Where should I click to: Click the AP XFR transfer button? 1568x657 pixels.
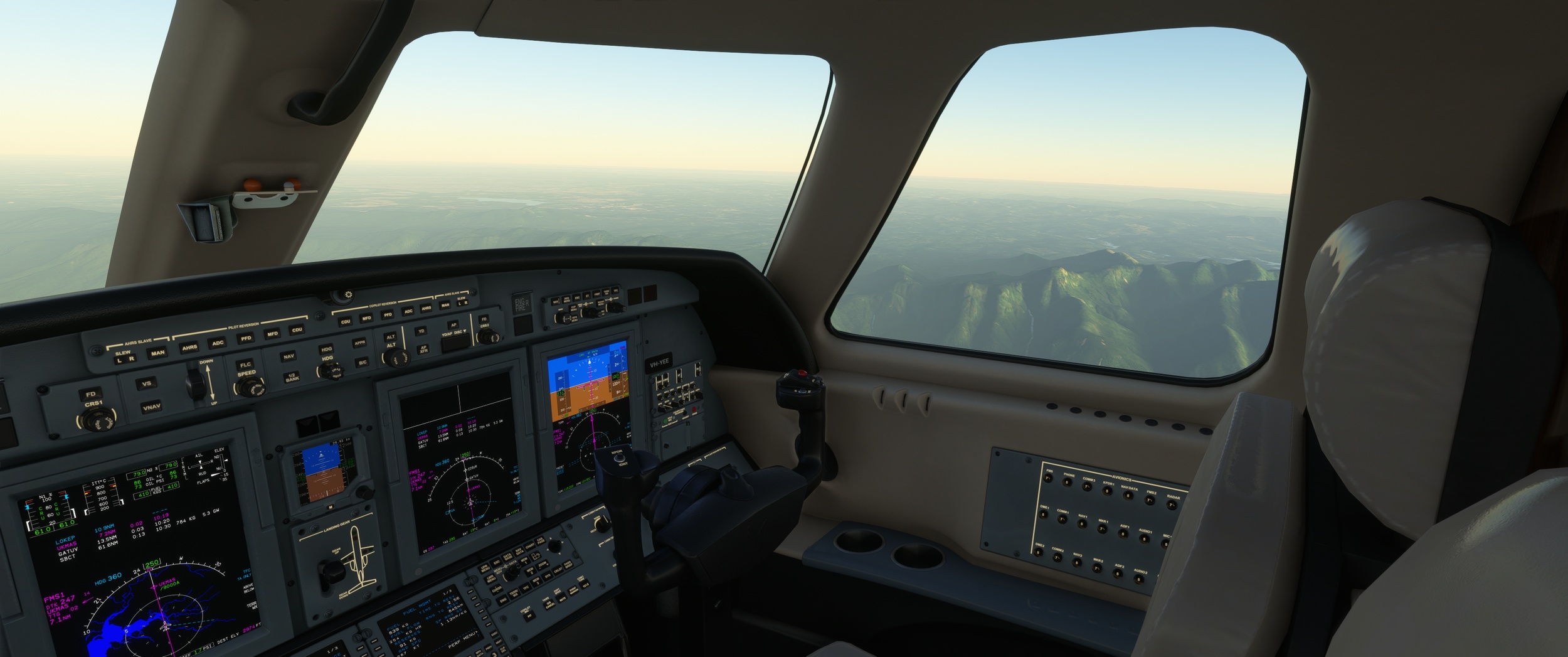click(423, 349)
